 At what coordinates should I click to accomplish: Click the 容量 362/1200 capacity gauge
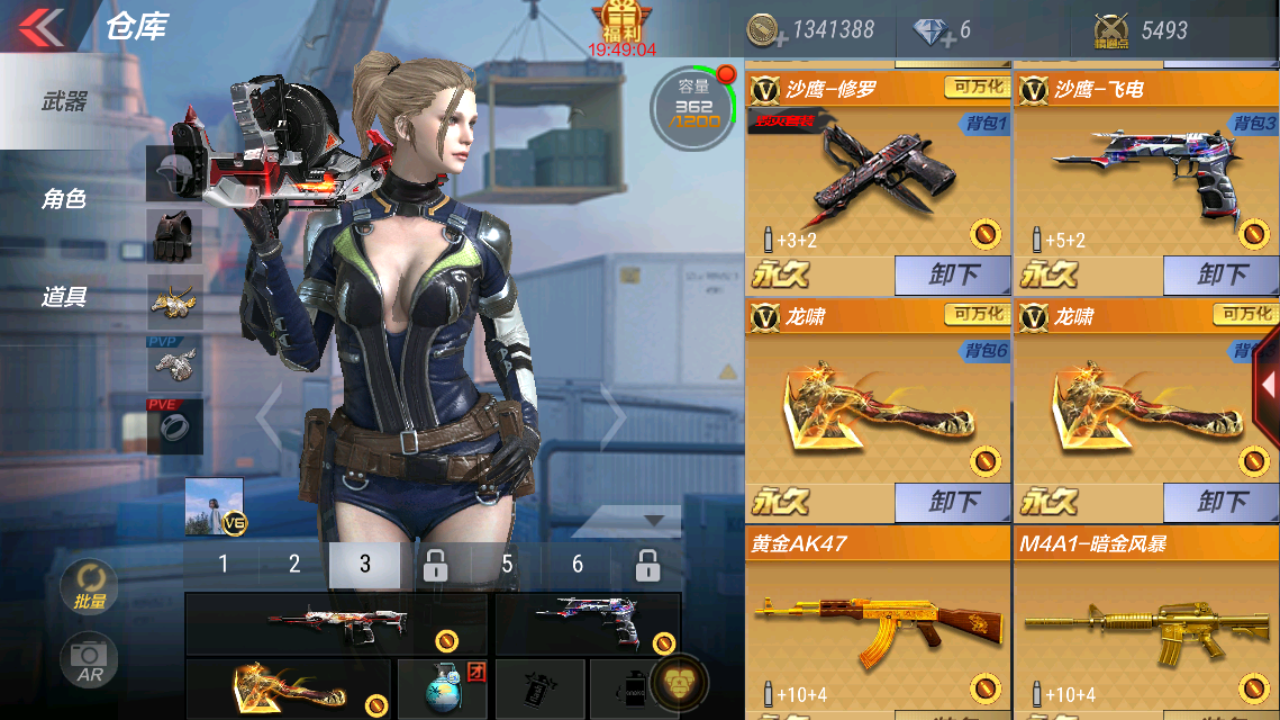click(x=691, y=105)
